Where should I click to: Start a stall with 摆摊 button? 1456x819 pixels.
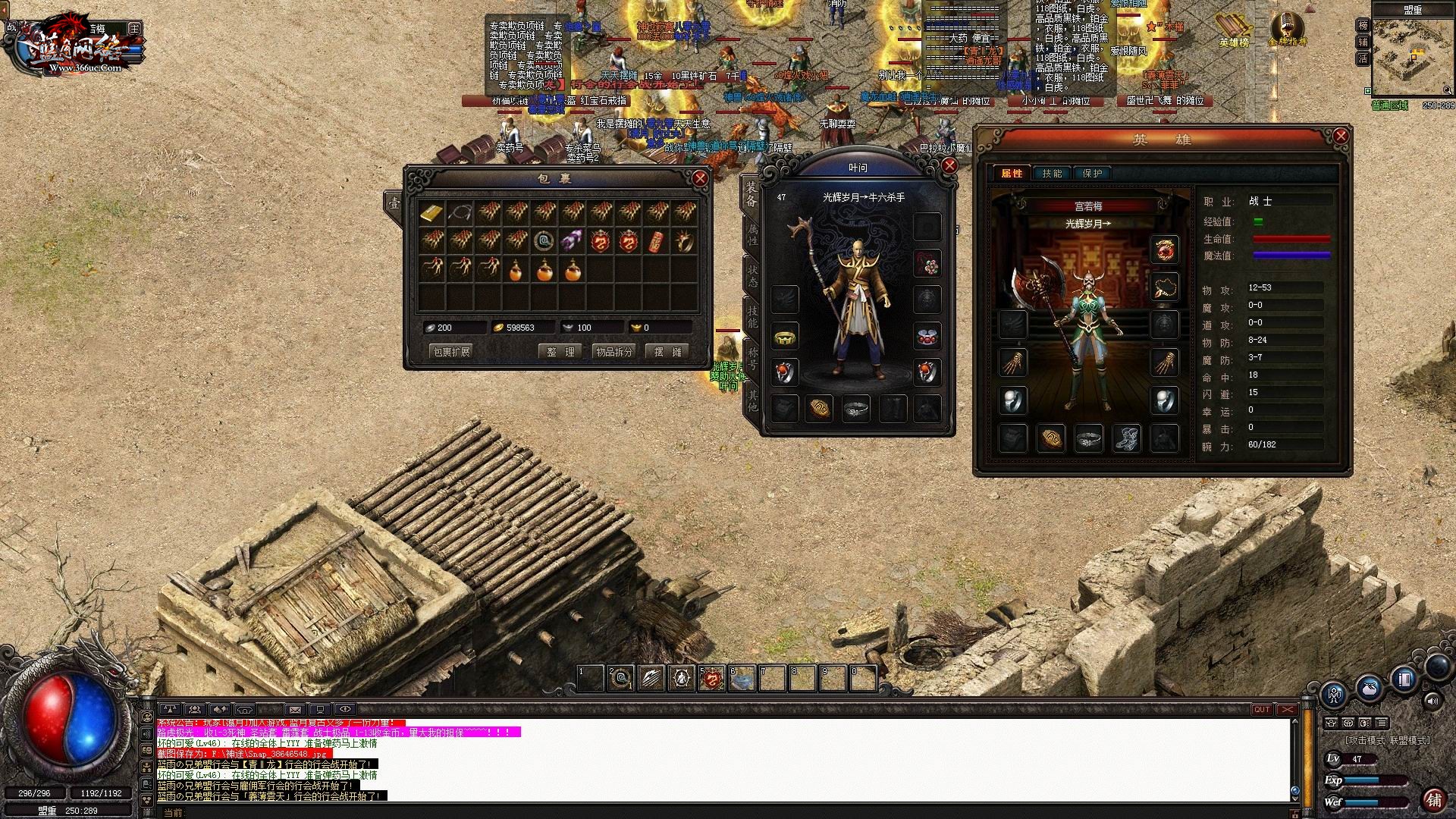pyautogui.click(x=667, y=352)
